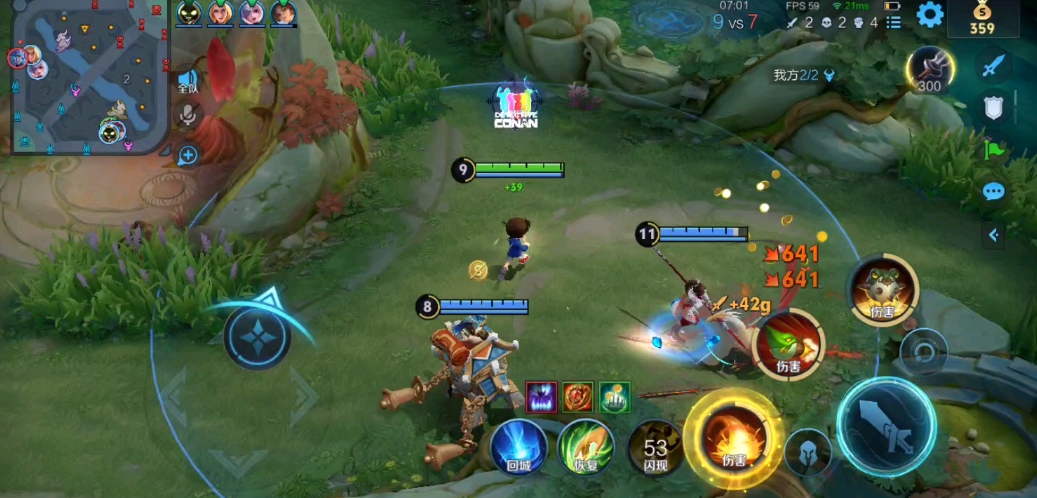
Task: Collapse the right side panel arrow
Action: click(993, 235)
